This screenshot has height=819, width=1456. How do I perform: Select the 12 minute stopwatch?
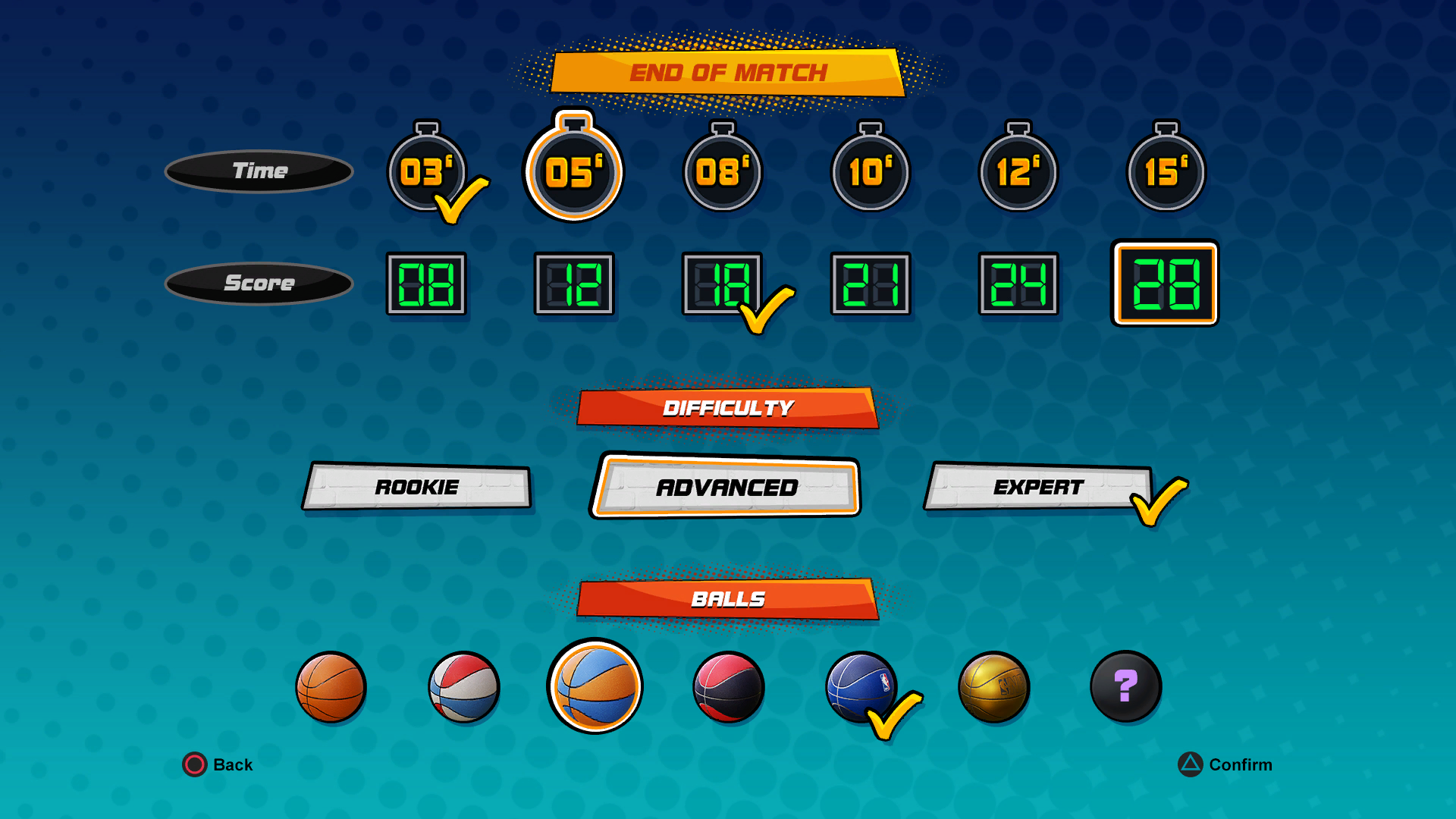[x=1018, y=172]
